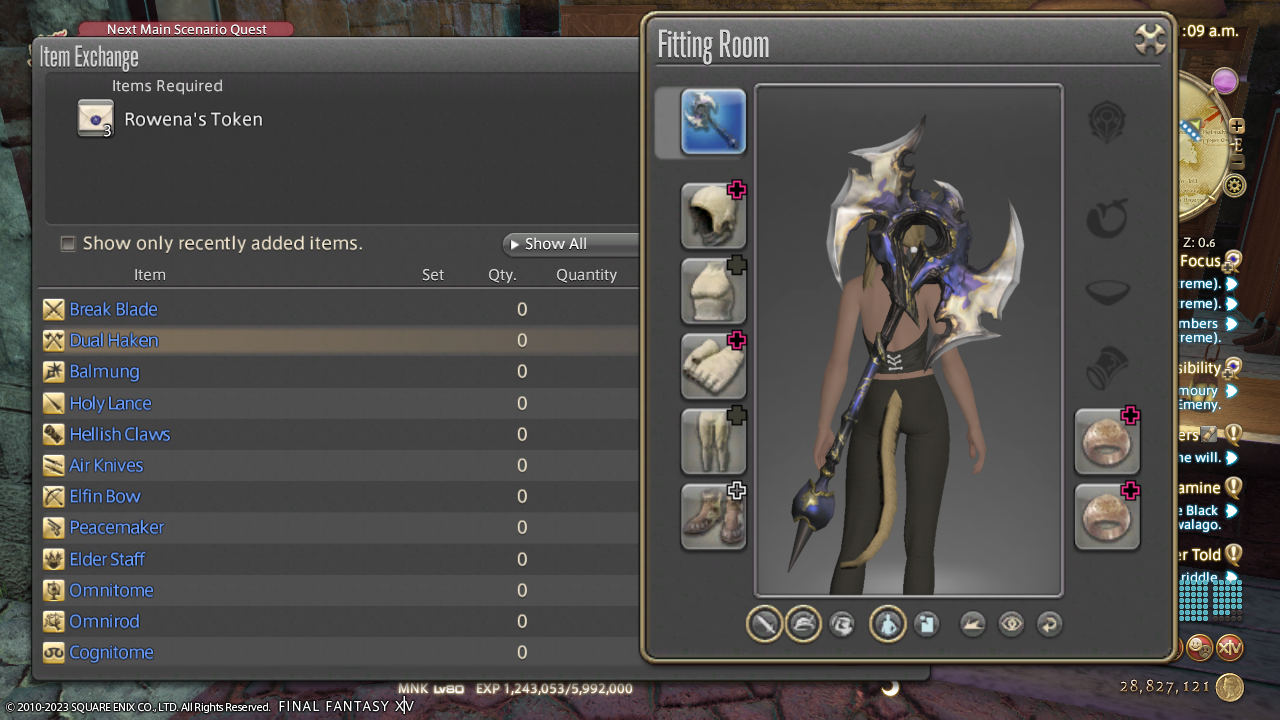Select the Omnirod item row
This screenshot has width=1280, height=720.
[x=104, y=621]
